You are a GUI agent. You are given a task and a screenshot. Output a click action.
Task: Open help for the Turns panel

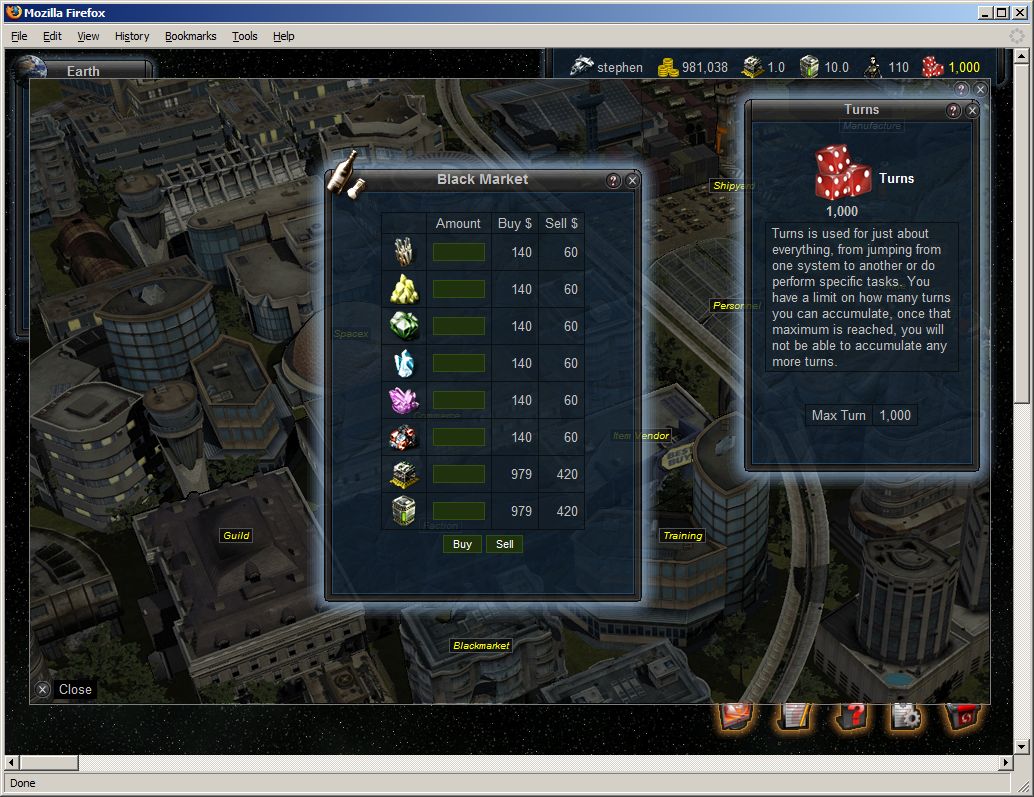point(954,111)
